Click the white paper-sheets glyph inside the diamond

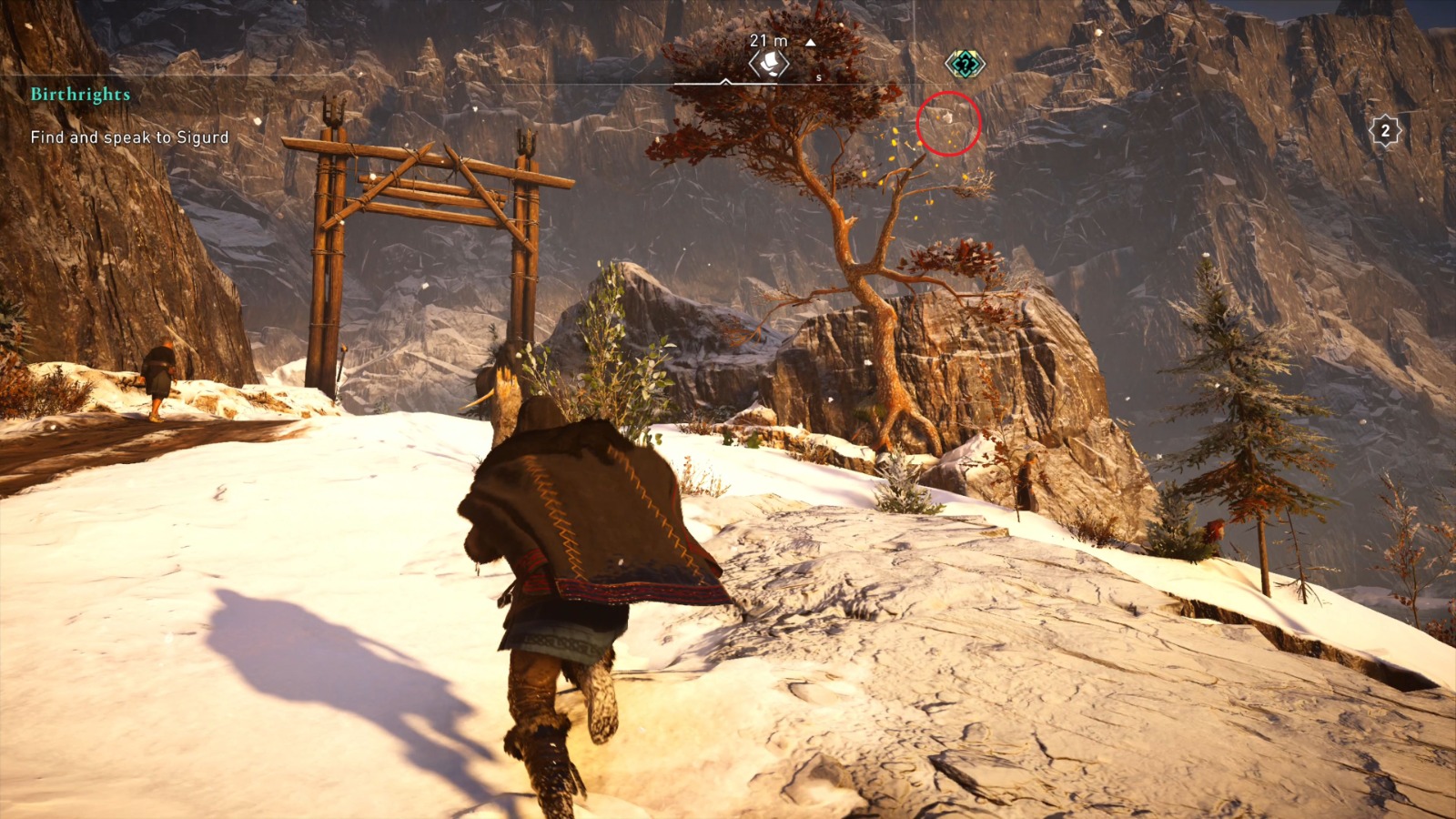click(x=770, y=64)
